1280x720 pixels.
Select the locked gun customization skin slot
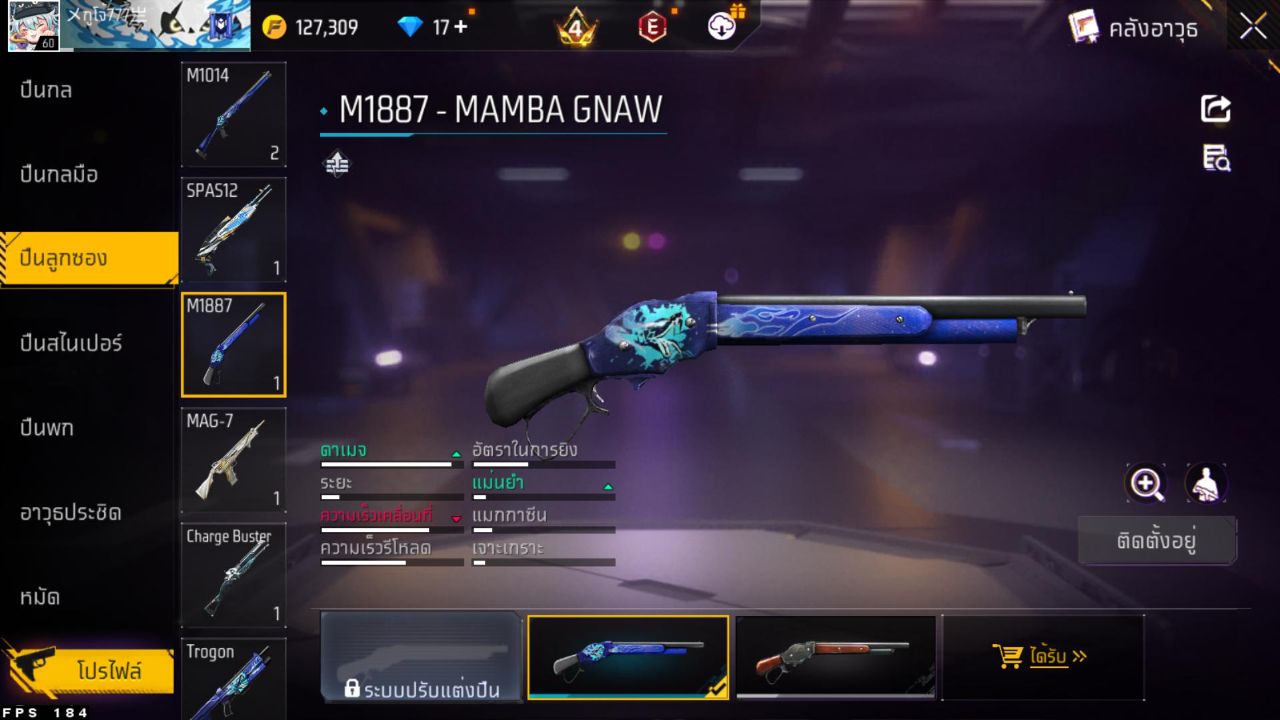(x=421, y=657)
